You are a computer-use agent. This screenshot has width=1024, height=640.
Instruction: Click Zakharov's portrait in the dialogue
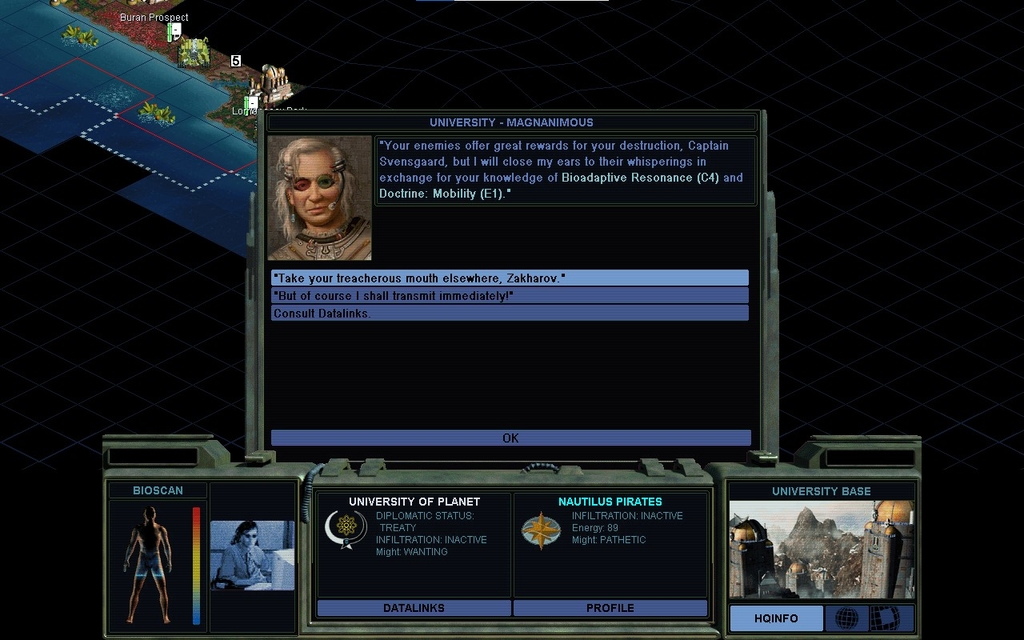[x=320, y=198]
